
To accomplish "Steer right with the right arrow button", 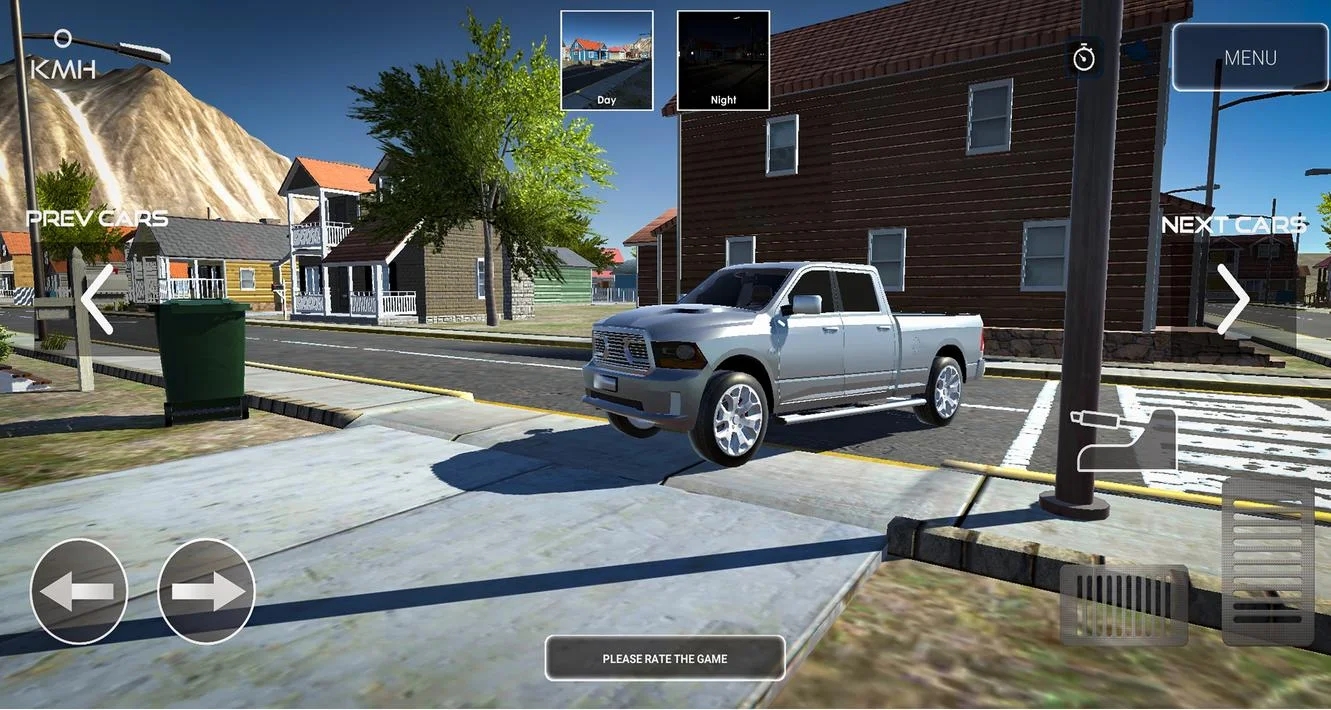I will click(x=207, y=591).
